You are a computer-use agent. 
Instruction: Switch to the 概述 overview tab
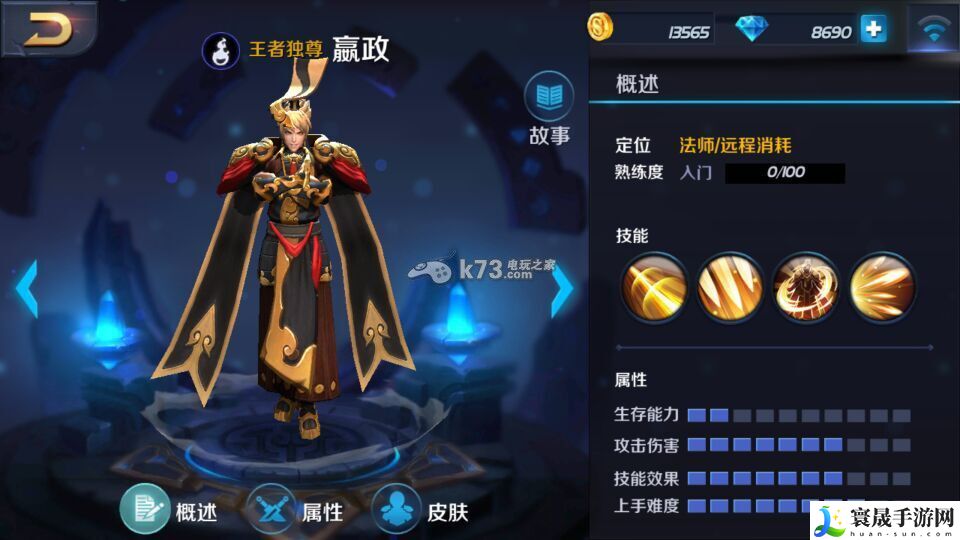[145, 509]
